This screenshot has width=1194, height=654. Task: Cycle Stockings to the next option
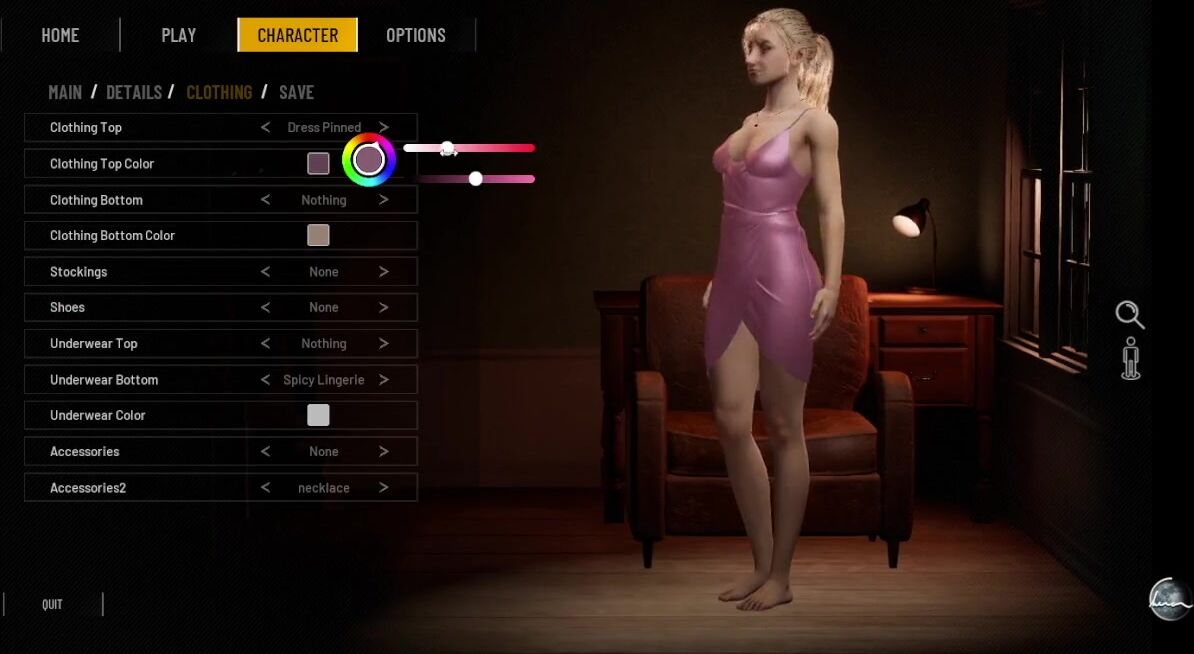pos(384,272)
